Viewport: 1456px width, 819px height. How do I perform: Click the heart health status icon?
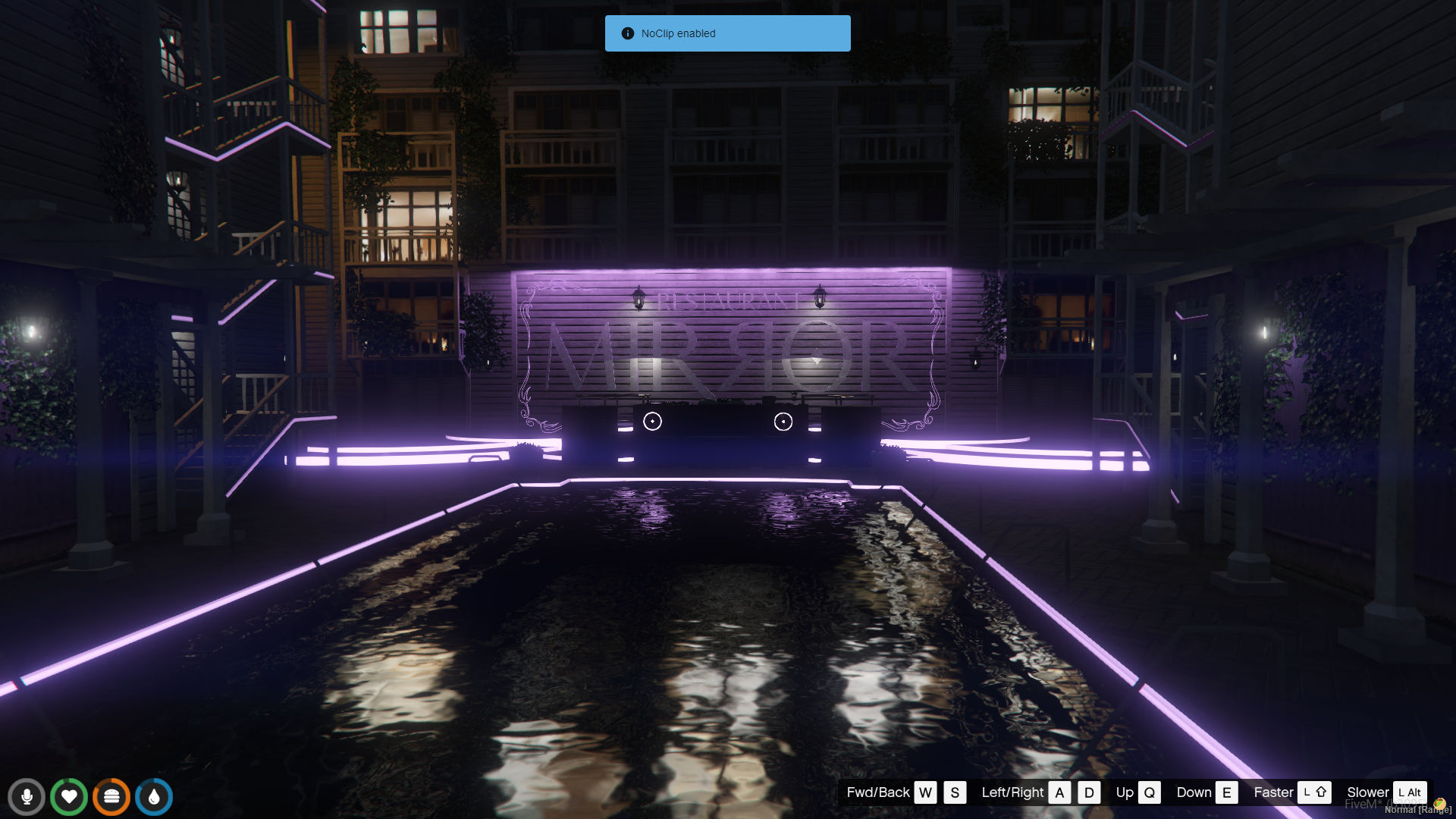[x=69, y=797]
